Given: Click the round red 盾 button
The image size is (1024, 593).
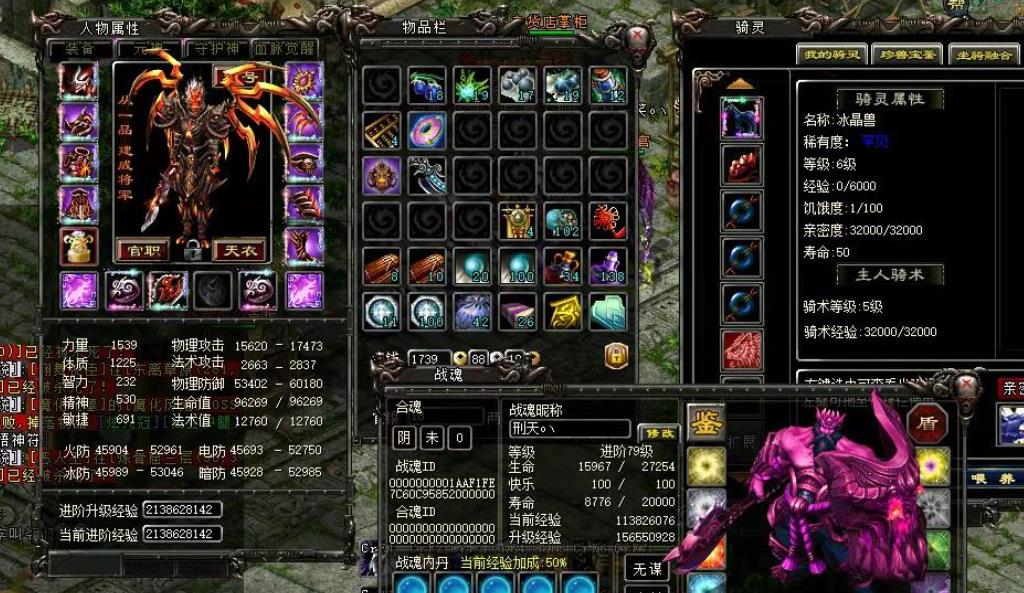Looking at the screenshot, I should (x=927, y=422).
